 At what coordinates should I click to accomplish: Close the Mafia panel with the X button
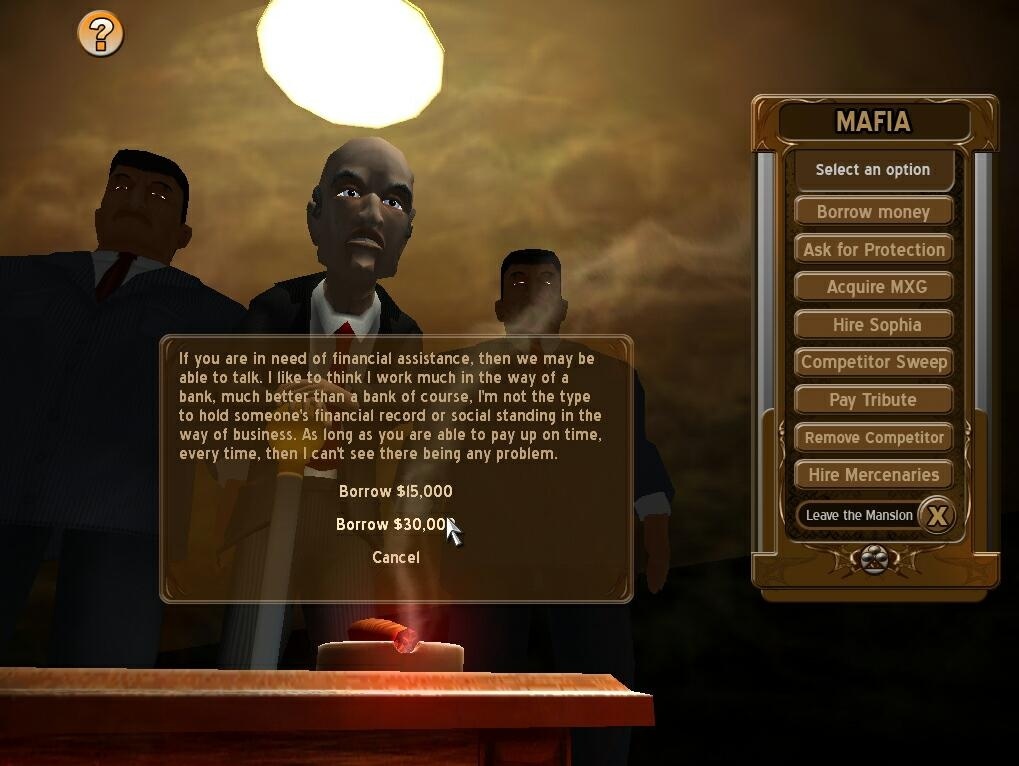(x=937, y=515)
